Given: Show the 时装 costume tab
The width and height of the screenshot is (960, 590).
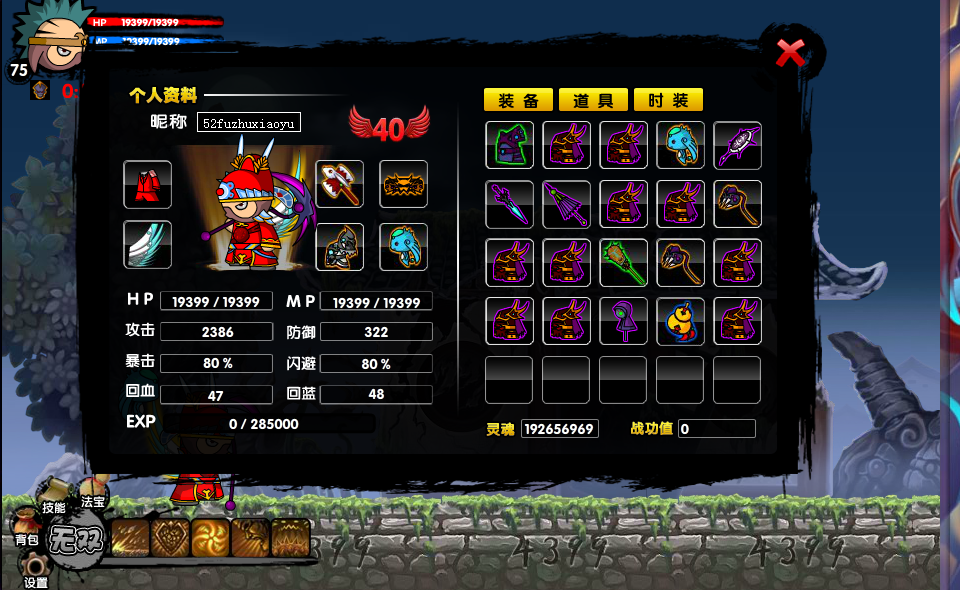Looking at the screenshot, I should pyautogui.click(x=668, y=100).
